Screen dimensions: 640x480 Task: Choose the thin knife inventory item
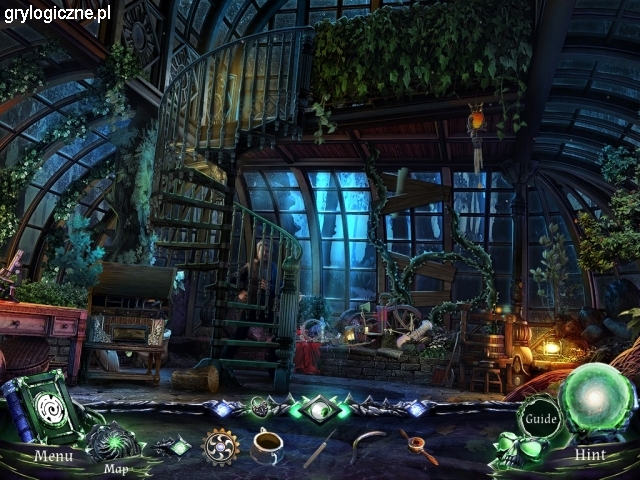pyautogui.click(x=319, y=447)
